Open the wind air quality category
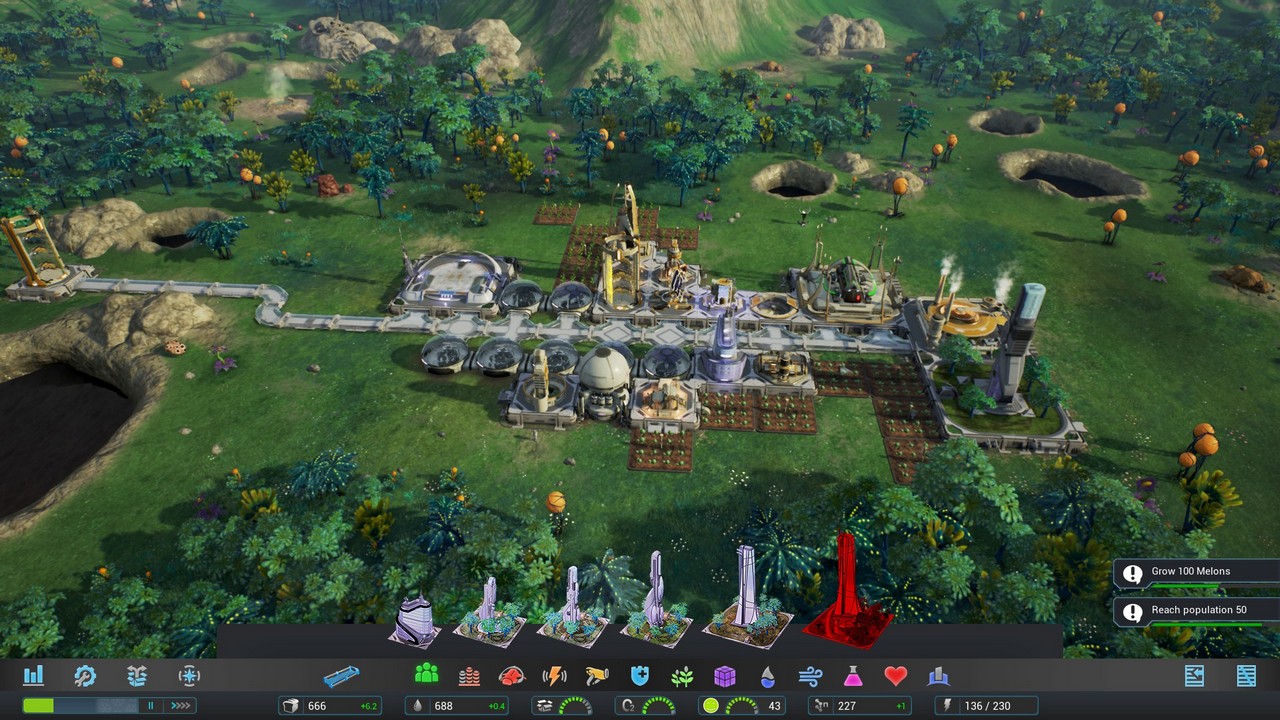1280x720 pixels. pyautogui.click(x=810, y=676)
